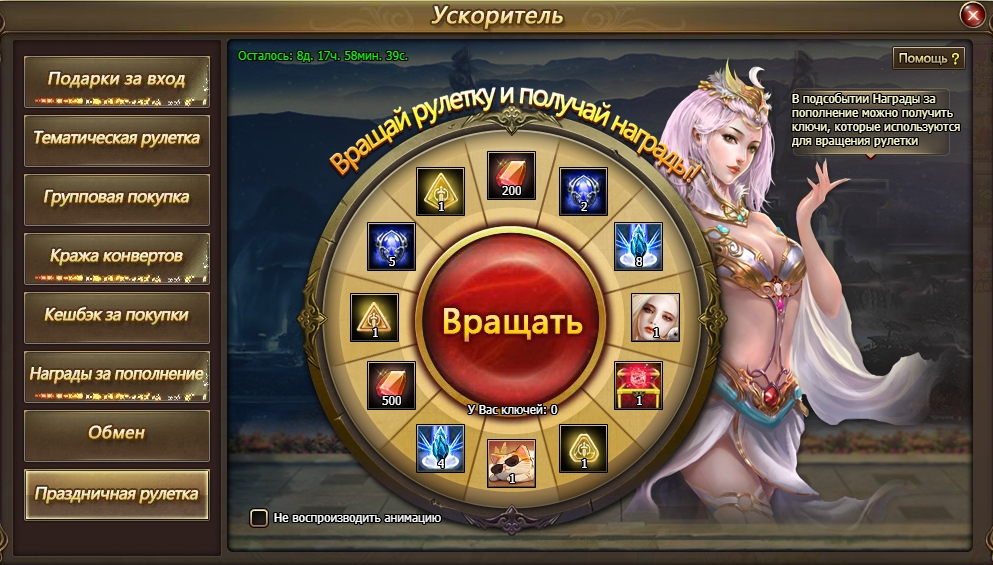Select the white-haired character portrait reward
This screenshot has height=565, width=993.
click(655, 317)
